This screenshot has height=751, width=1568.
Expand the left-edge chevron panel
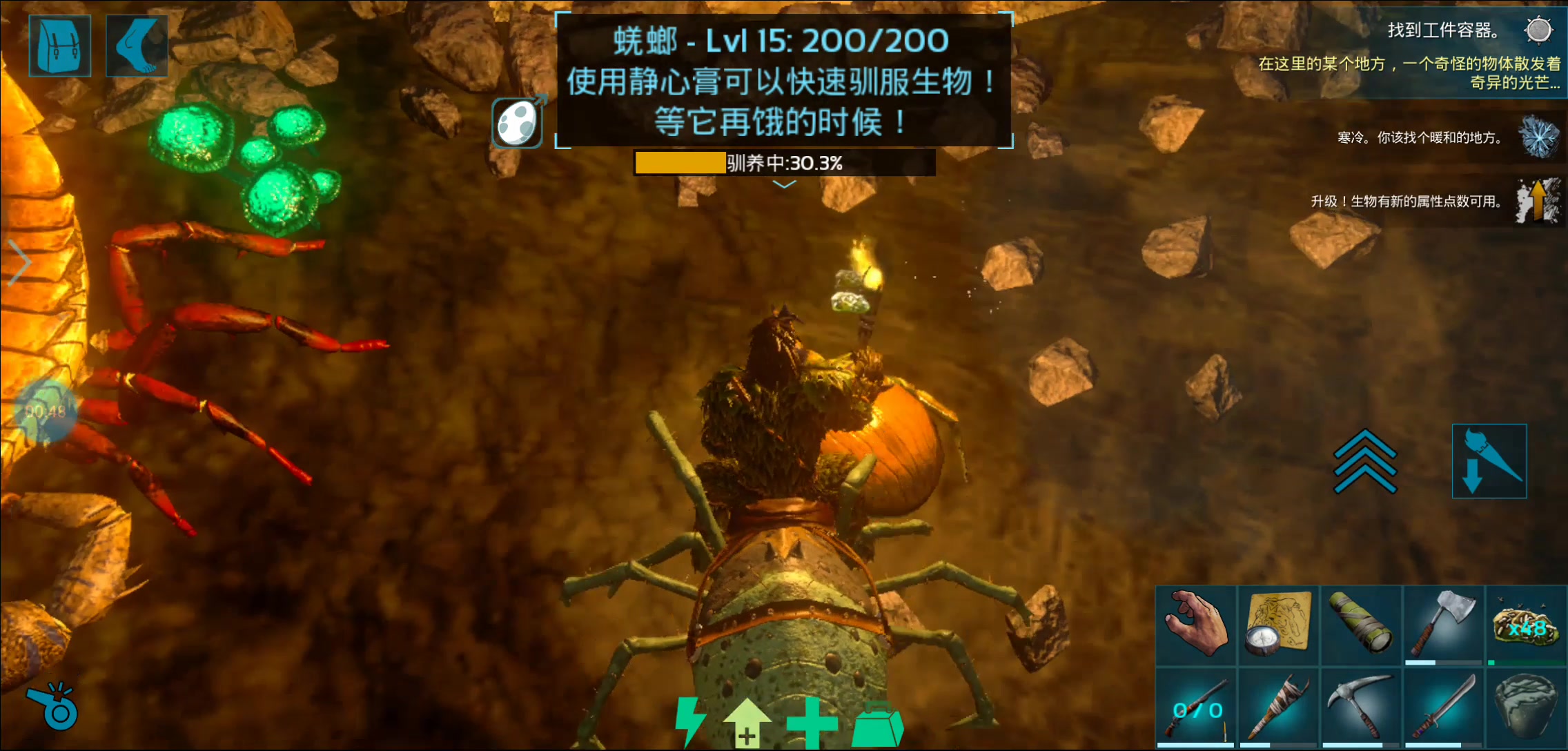point(21,262)
